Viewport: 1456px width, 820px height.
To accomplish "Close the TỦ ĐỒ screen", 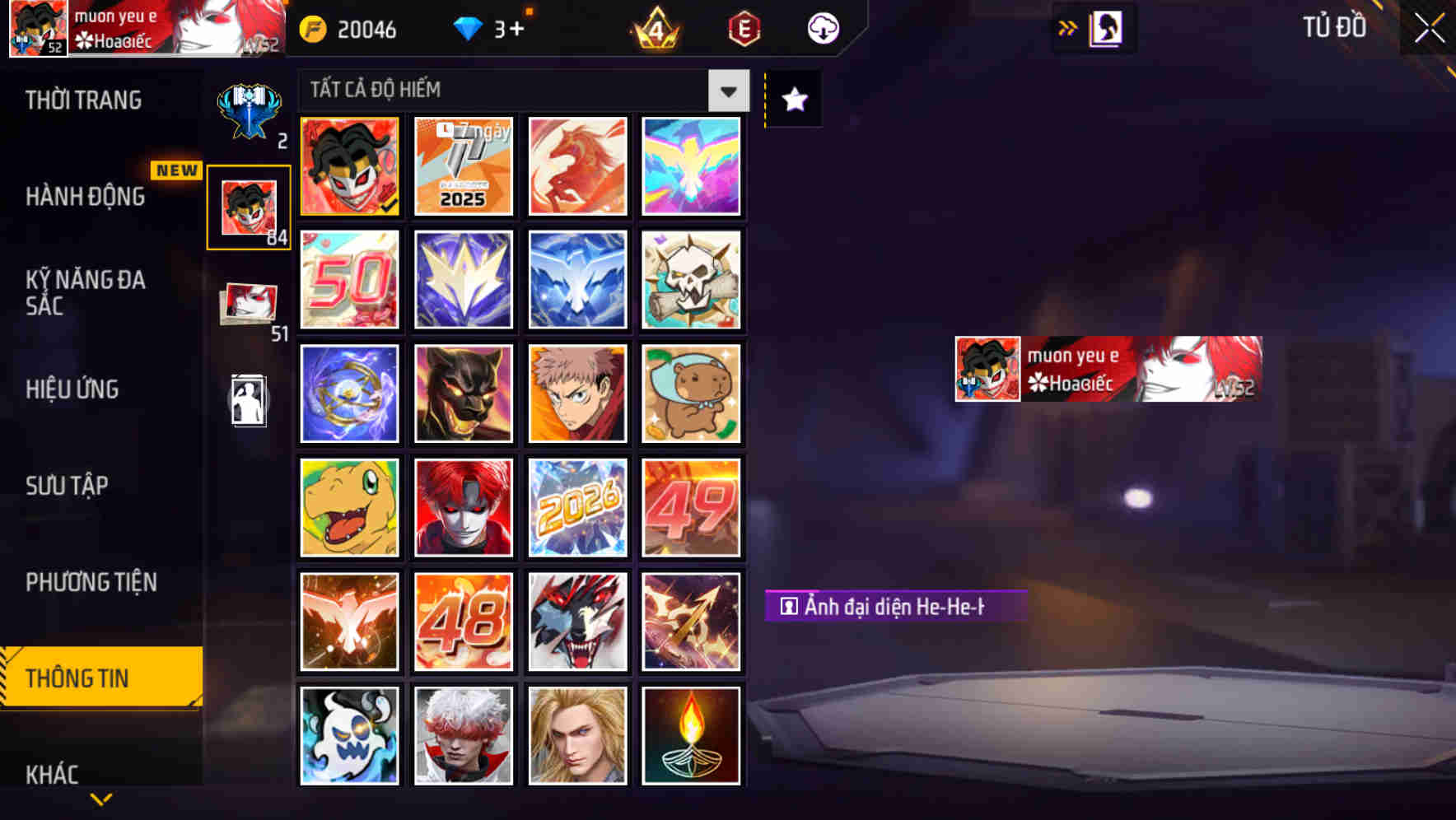I will click(1426, 27).
